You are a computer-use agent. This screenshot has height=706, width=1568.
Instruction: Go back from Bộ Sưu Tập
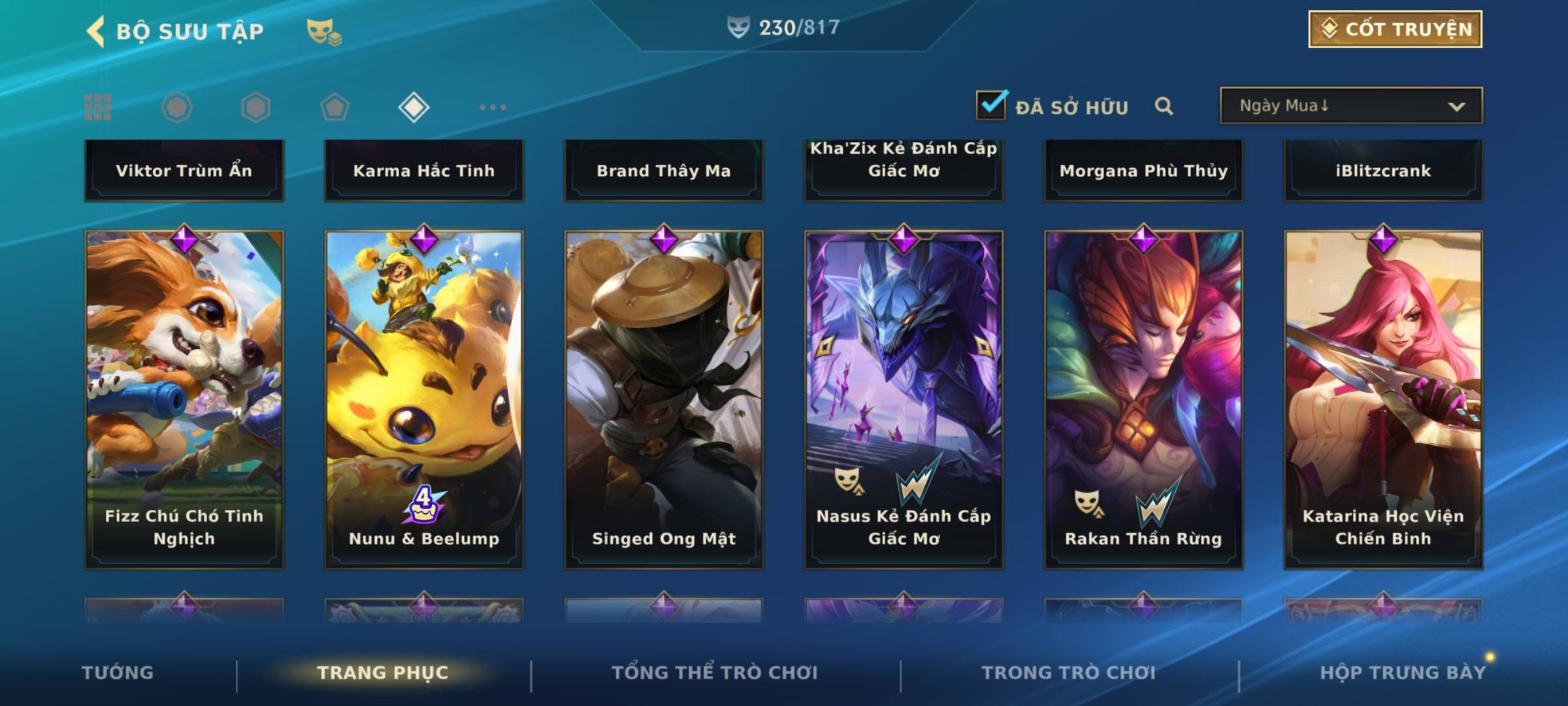point(97,31)
